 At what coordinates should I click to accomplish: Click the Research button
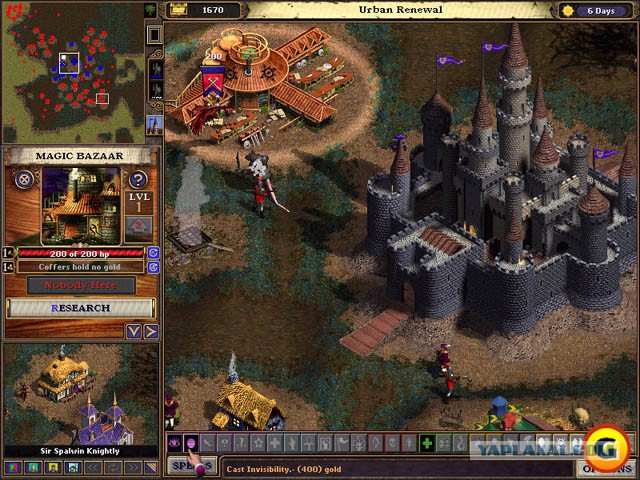80,308
